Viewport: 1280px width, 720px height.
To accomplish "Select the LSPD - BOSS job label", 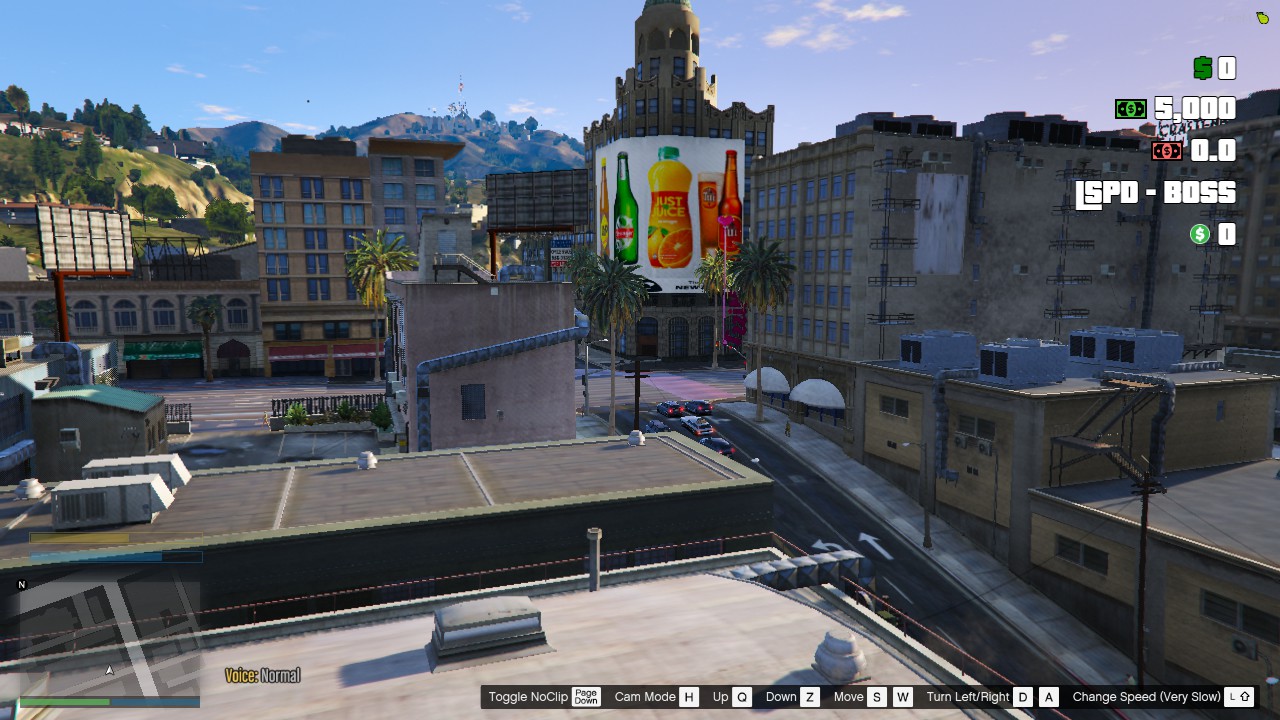I will [x=1156, y=192].
